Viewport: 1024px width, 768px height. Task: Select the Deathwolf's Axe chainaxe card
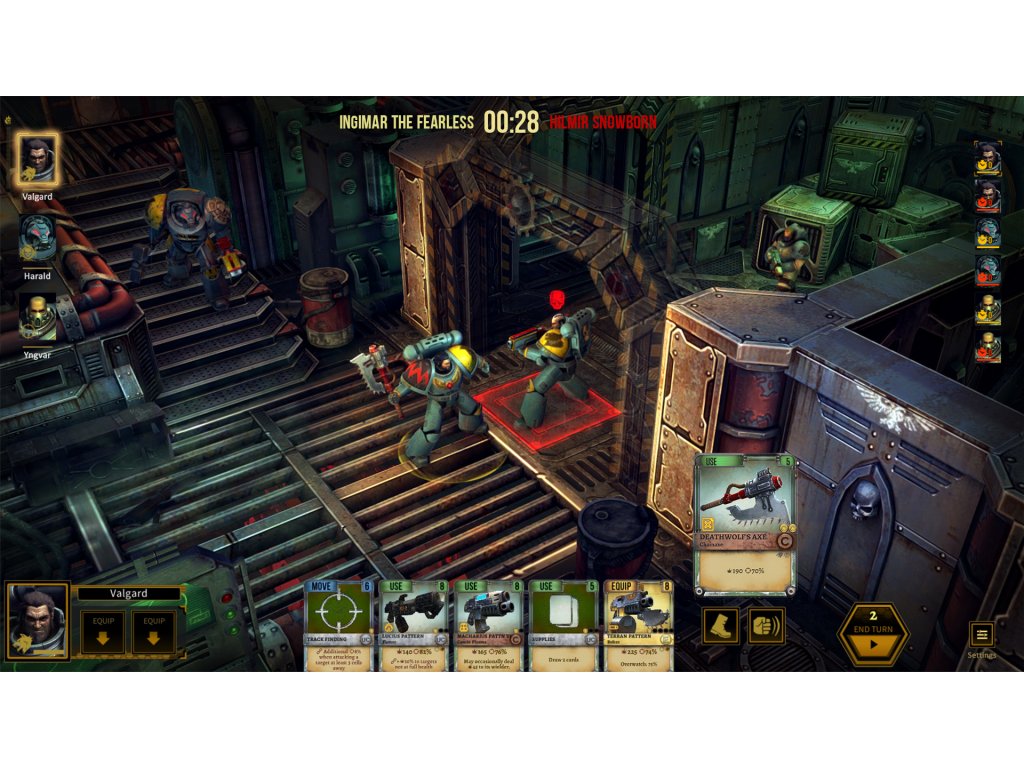744,524
